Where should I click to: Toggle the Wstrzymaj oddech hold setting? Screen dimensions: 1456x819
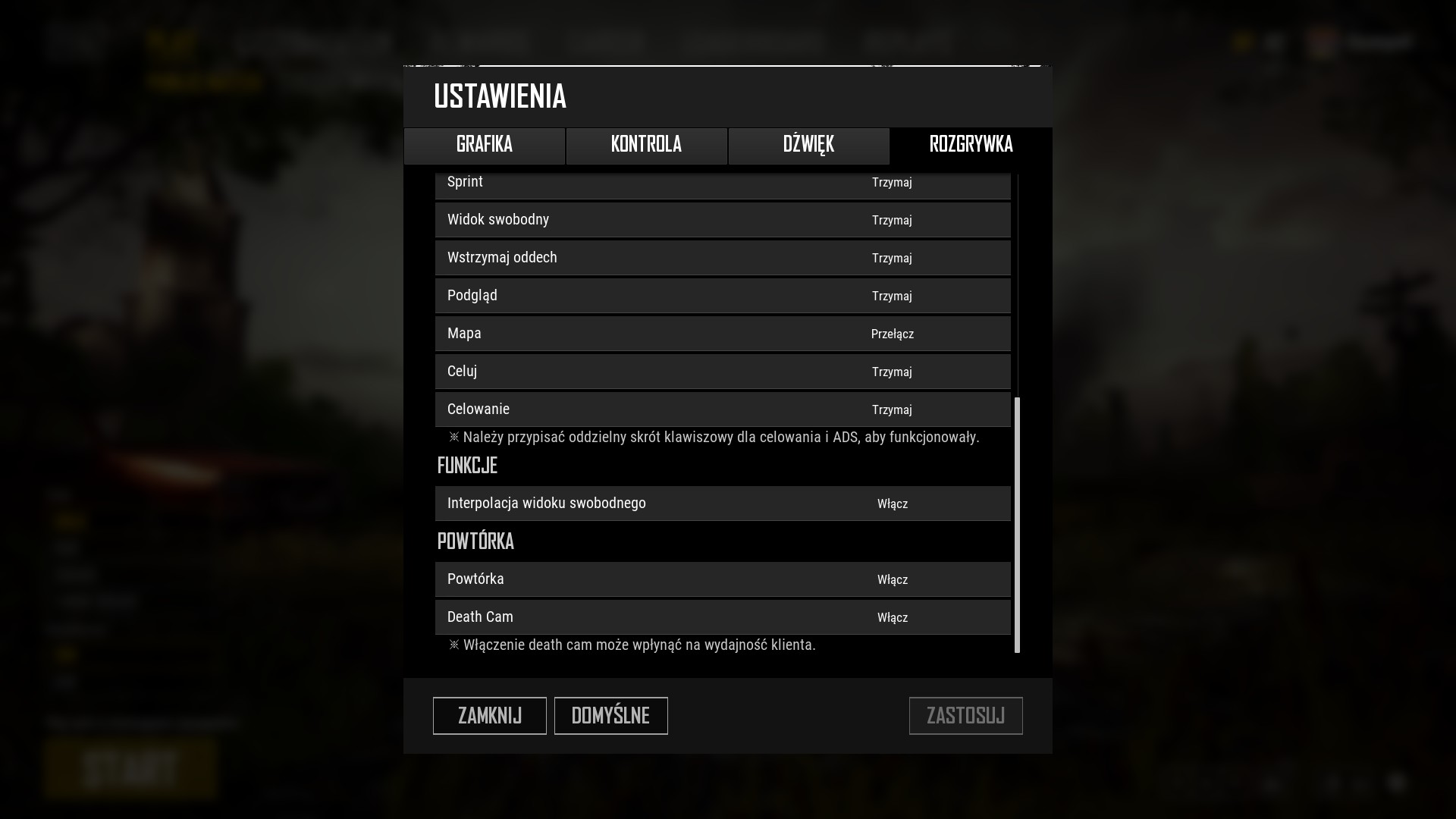point(892,259)
